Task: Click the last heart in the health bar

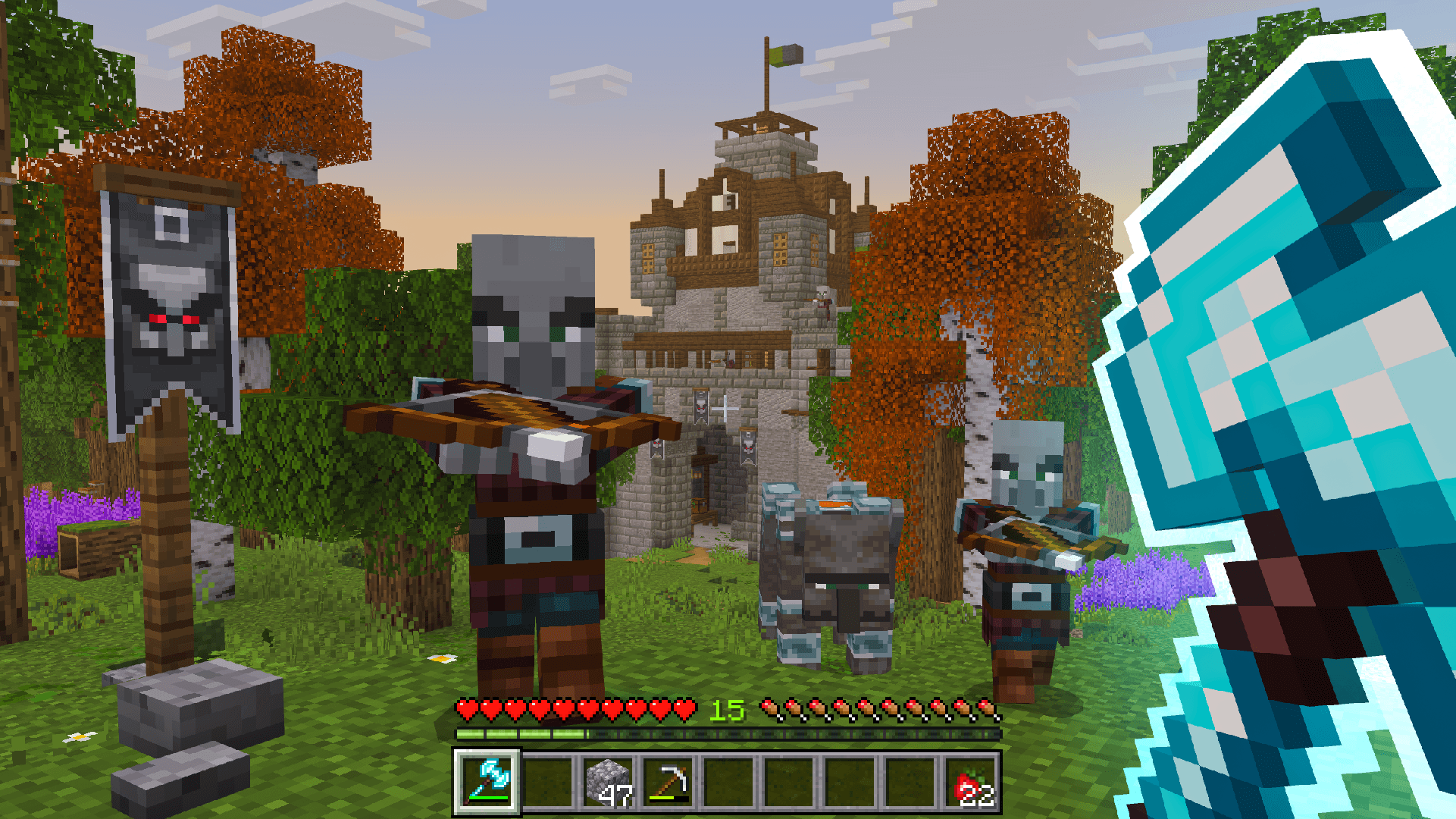Action: click(x=683, y=708)
